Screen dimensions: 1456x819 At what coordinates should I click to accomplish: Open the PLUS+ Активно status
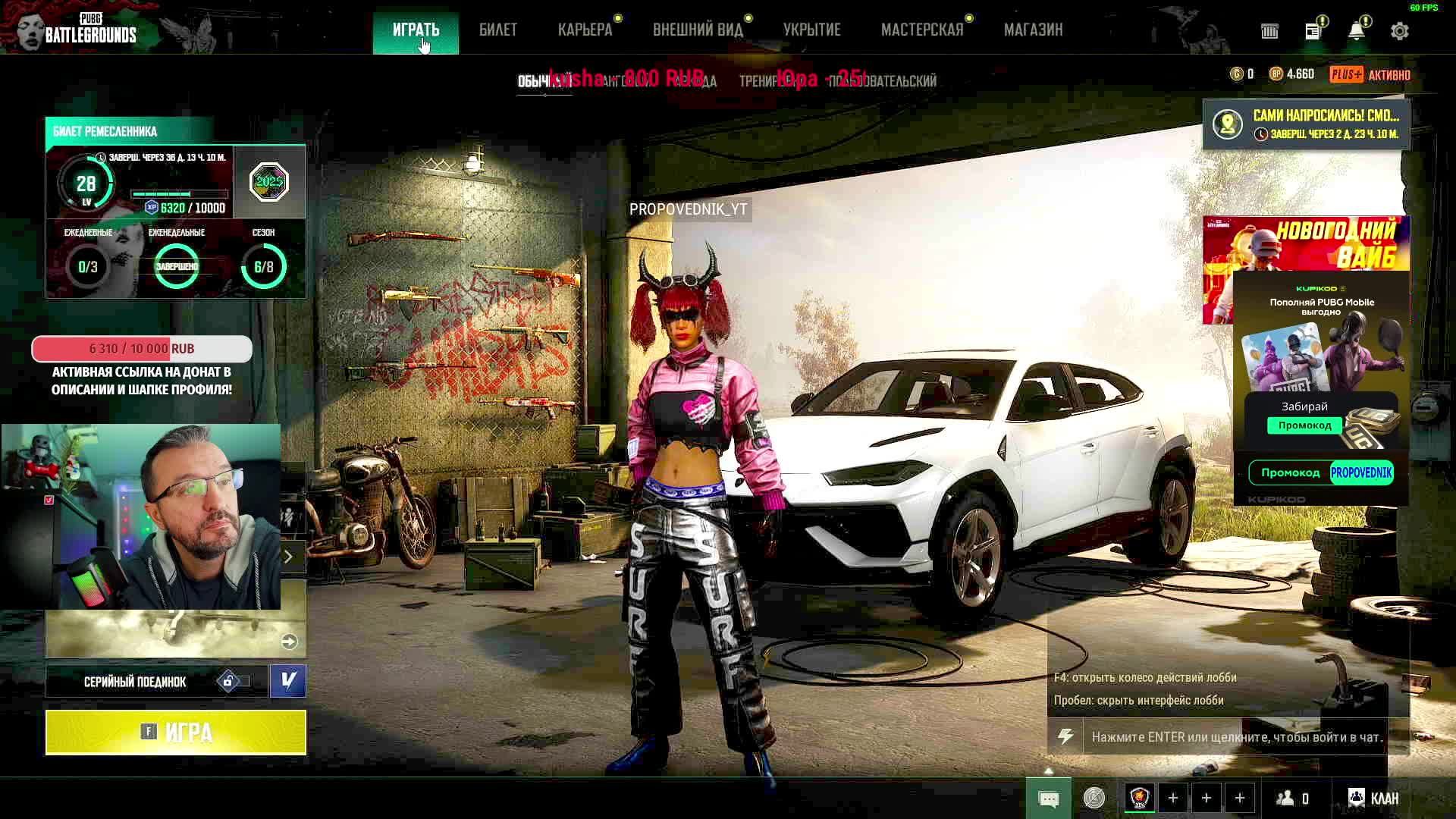pos(1370,74)
